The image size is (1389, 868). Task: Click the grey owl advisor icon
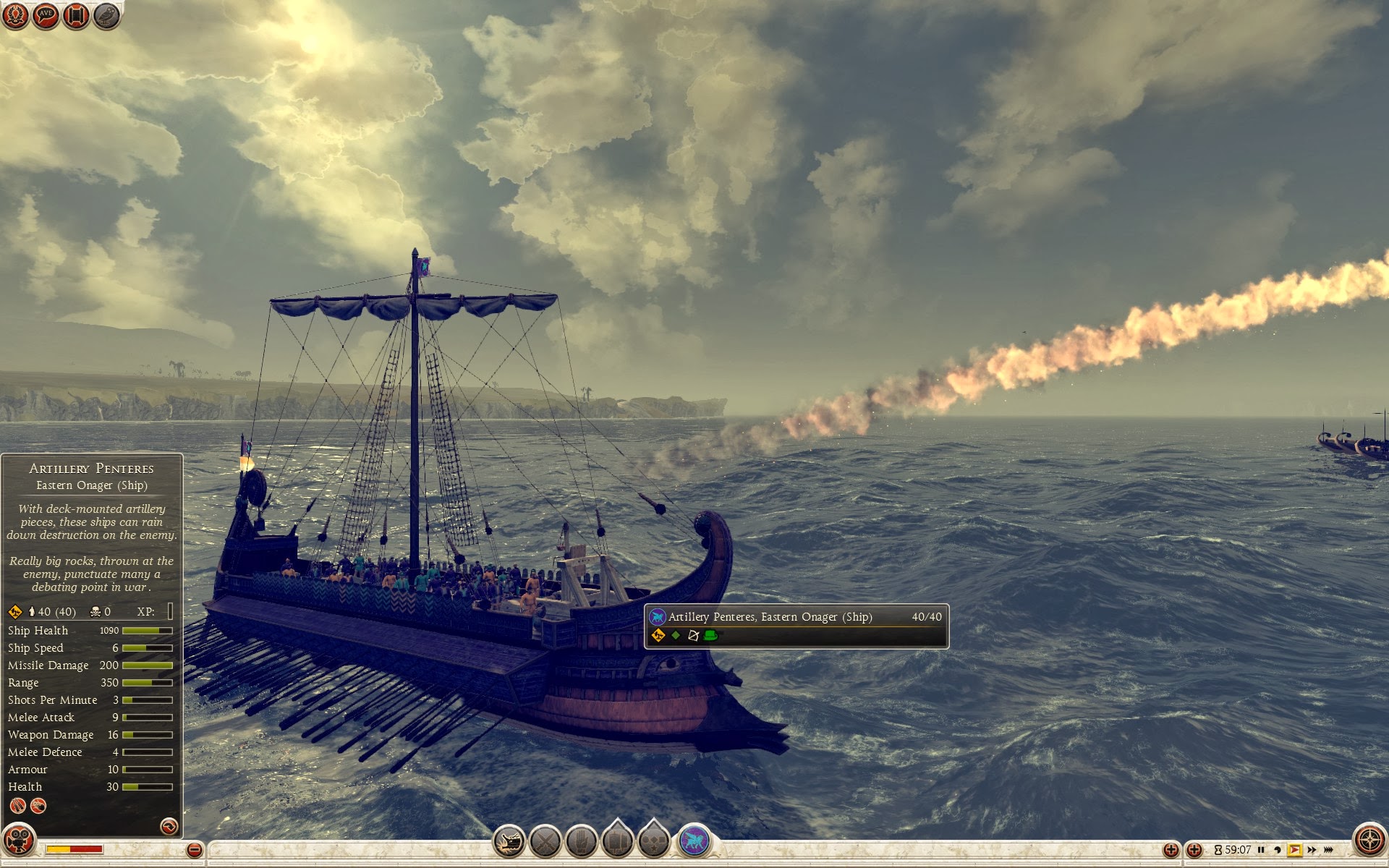pos(106,15)
